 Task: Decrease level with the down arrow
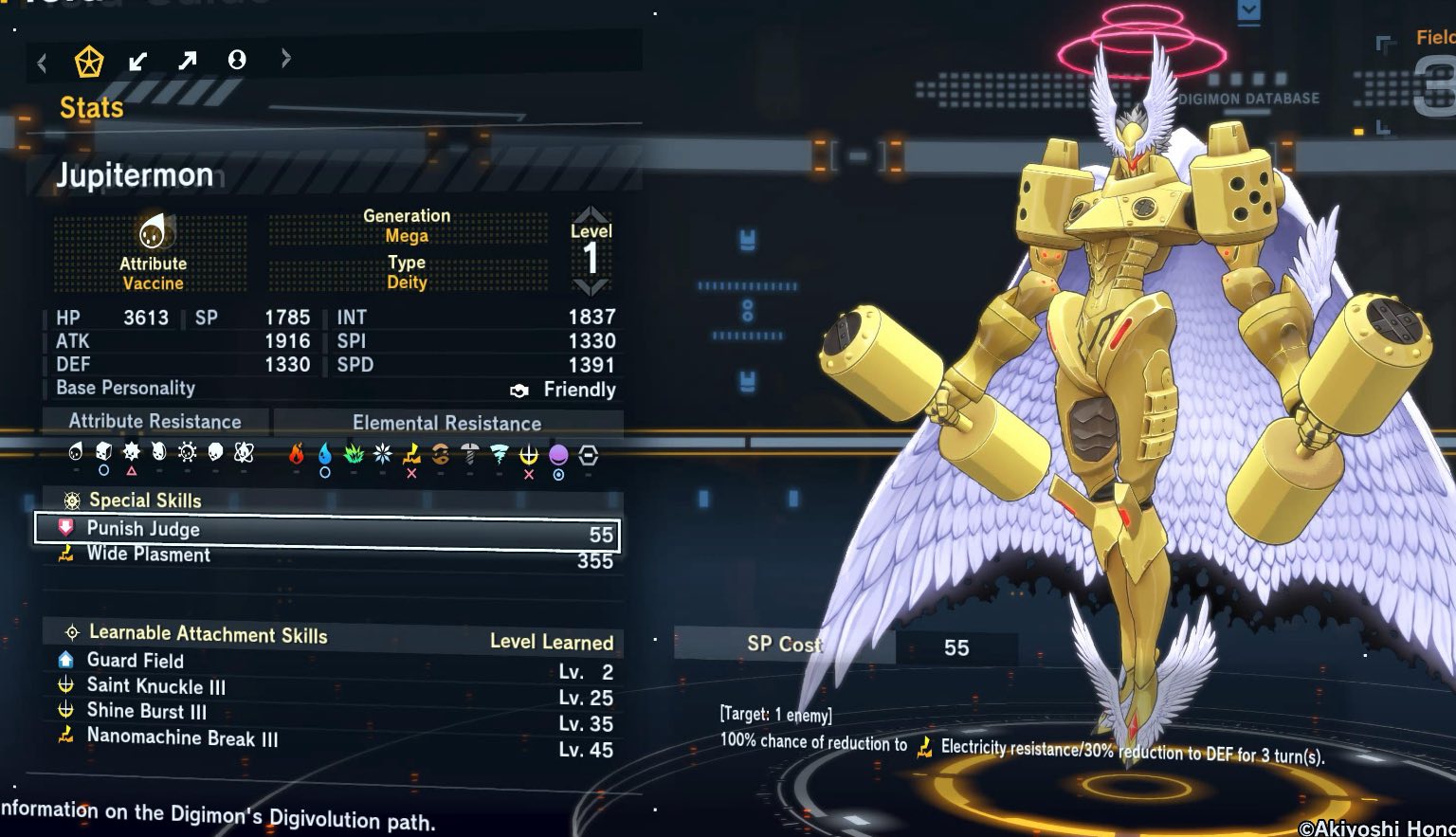point(591,286)
